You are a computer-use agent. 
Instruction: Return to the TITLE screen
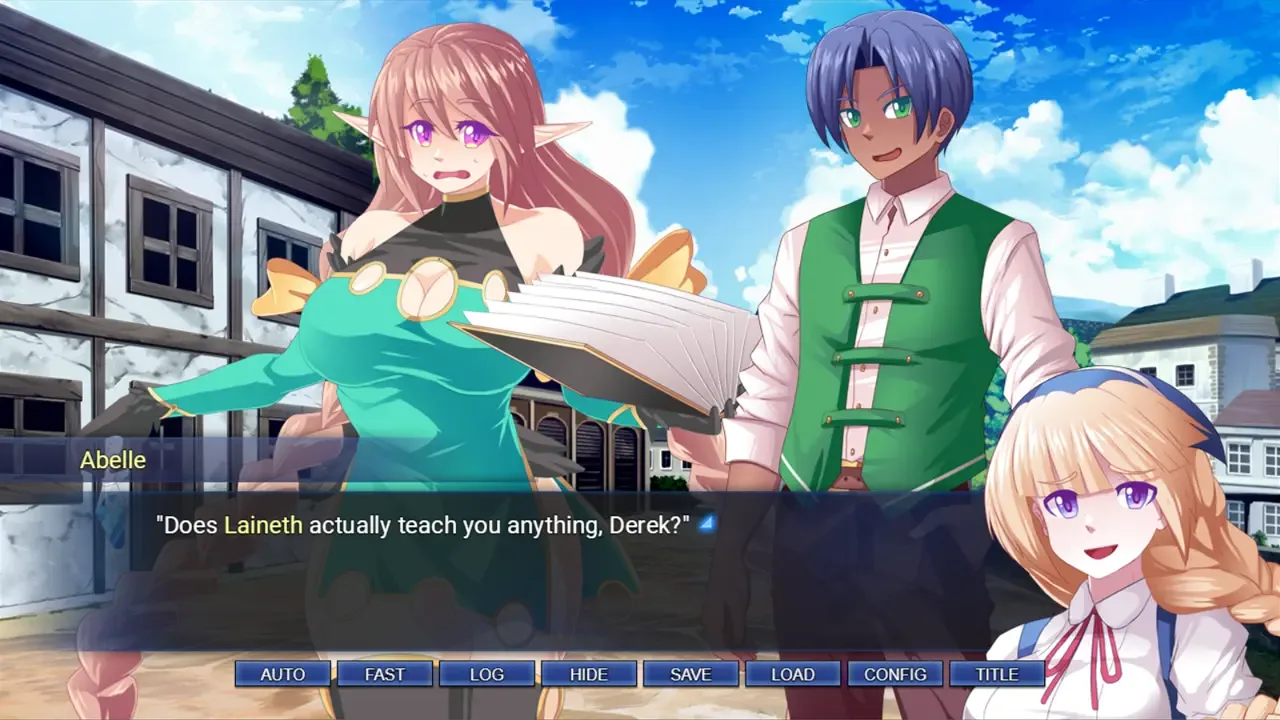(x=997, y=674)
